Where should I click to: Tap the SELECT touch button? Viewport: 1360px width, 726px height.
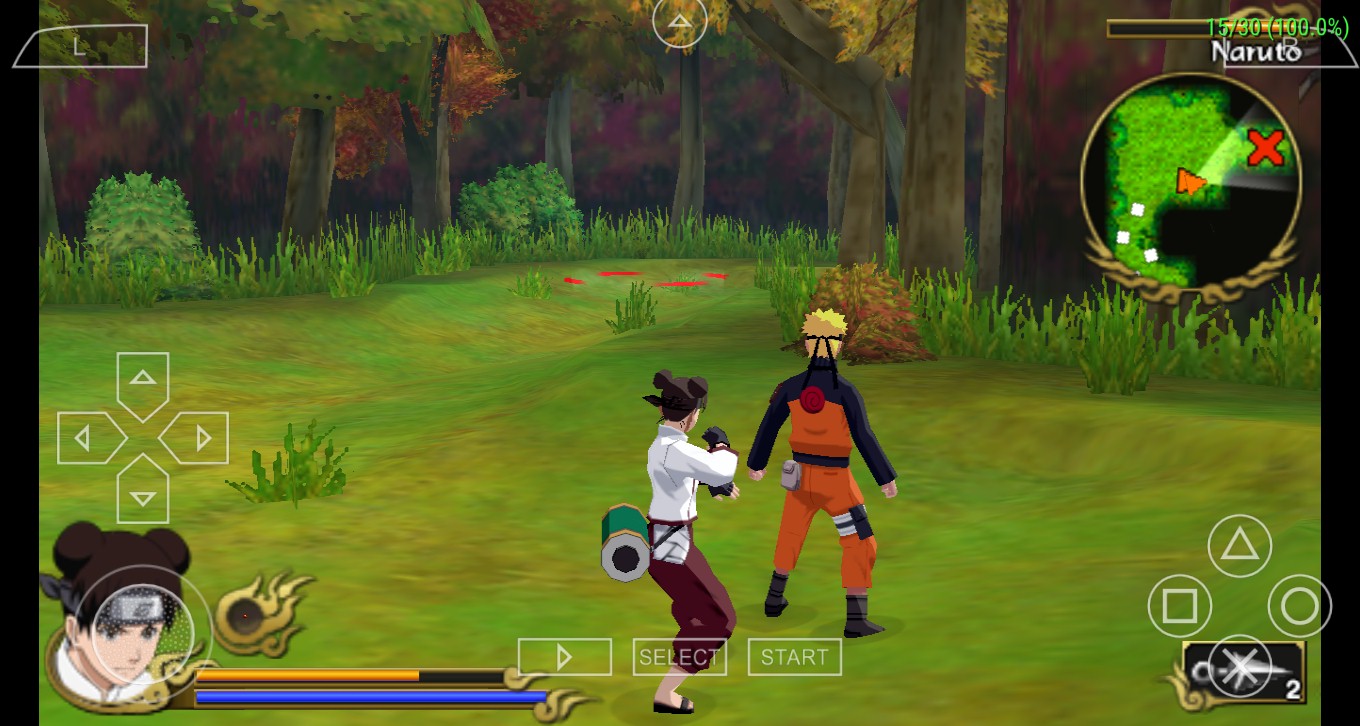tap(679, 657)
